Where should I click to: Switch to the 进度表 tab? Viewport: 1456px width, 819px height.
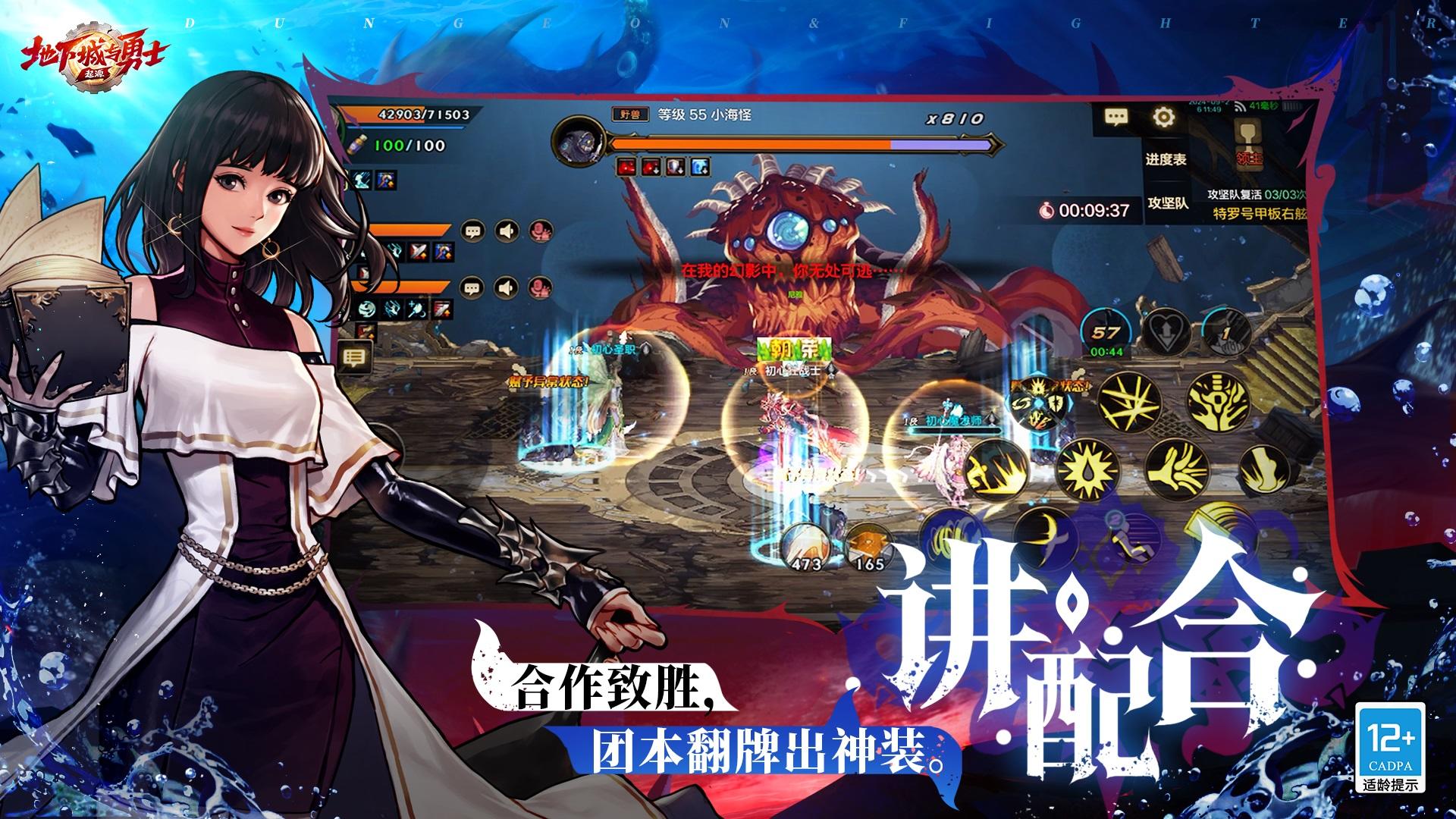1167,160
